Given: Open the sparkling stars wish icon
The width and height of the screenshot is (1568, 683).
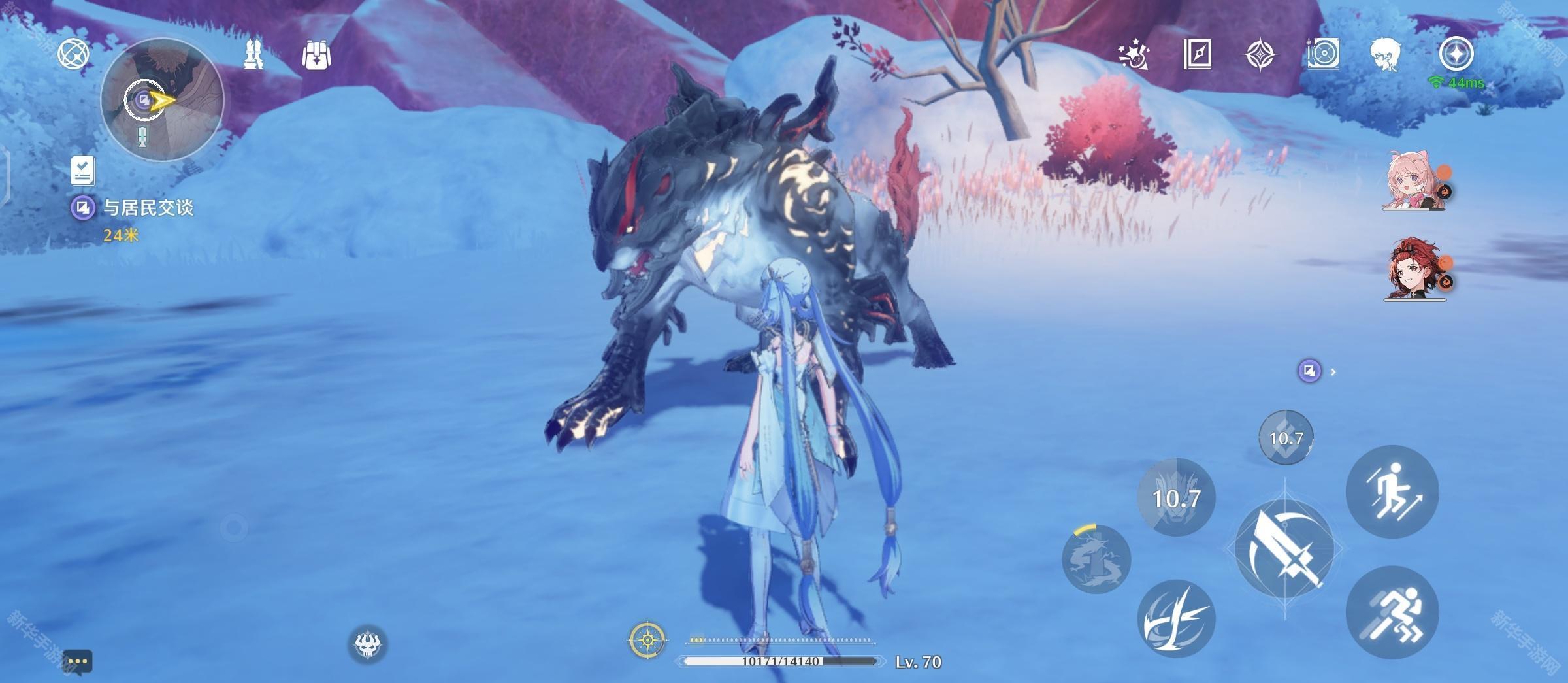Looking at the screenshot, I should tap(1134, 55).
